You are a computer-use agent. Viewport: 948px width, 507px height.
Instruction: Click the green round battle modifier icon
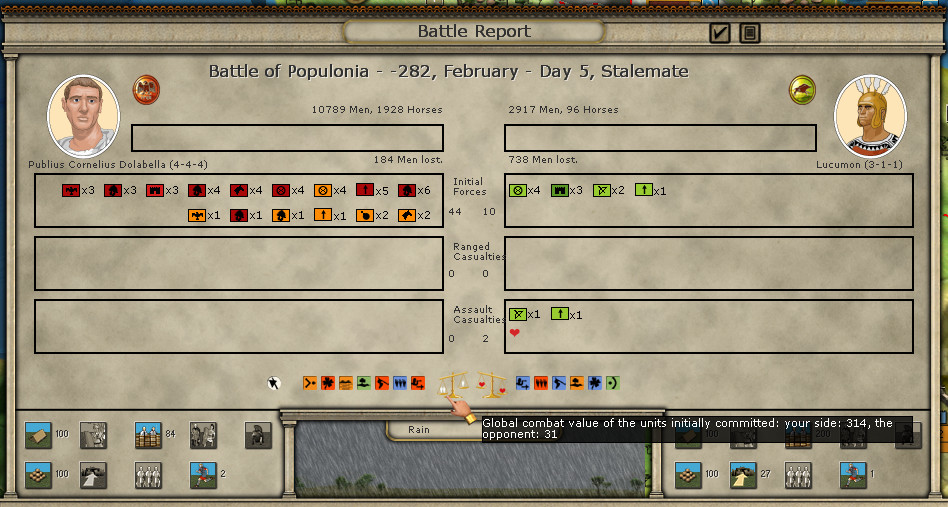pyautogui.click(x=612, y=383)
